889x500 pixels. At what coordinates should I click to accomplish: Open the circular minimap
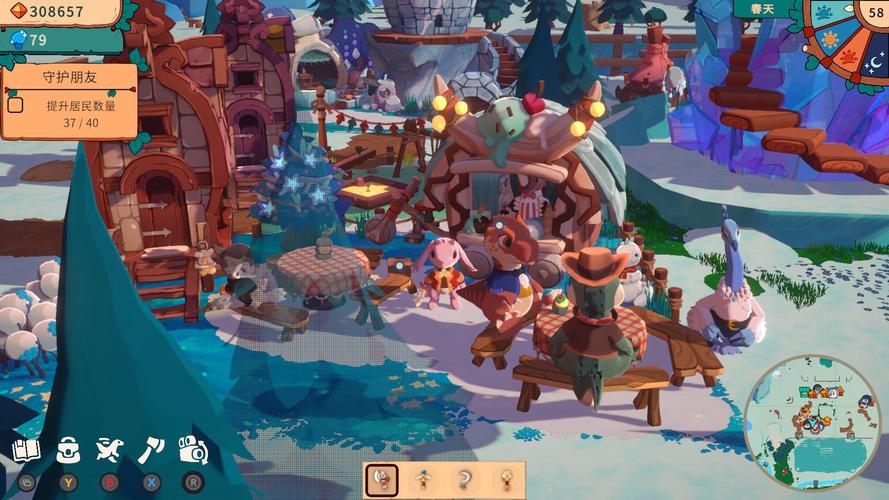810,422
